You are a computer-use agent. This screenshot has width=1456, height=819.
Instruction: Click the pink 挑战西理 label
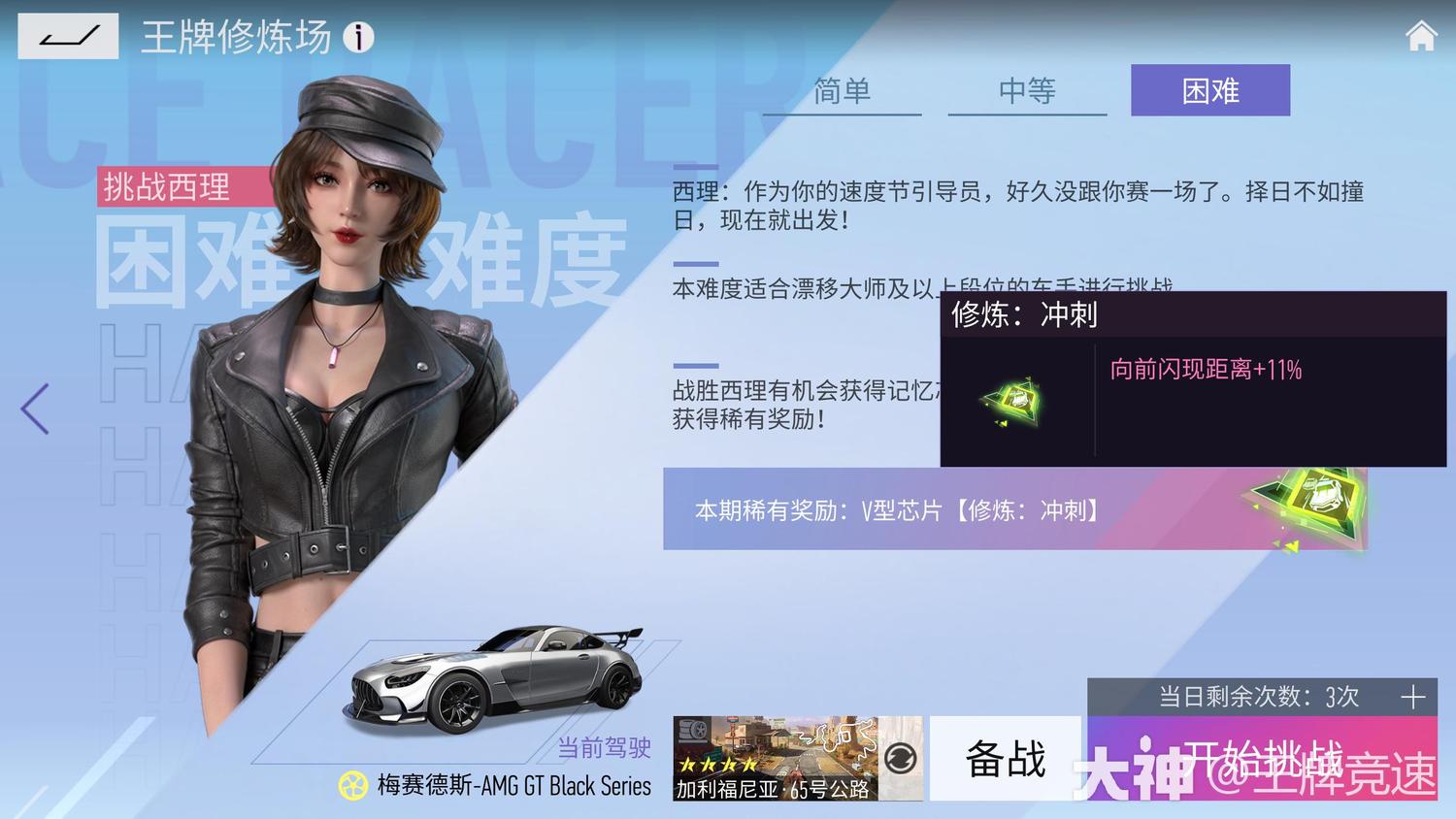(x=165, y=188)
